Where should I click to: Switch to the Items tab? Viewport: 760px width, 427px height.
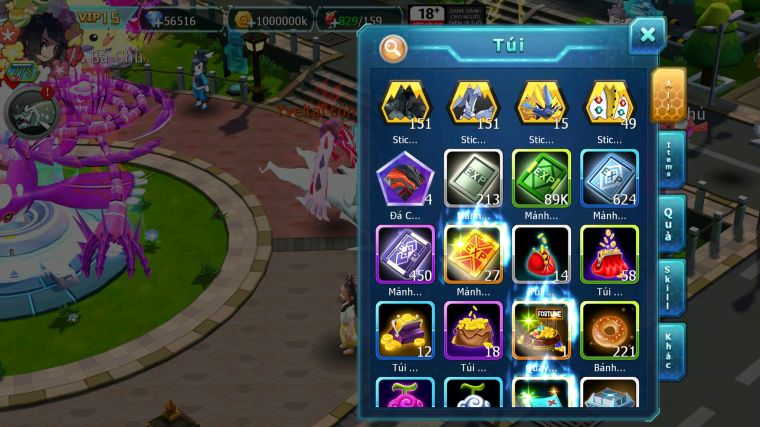(670, 157)
